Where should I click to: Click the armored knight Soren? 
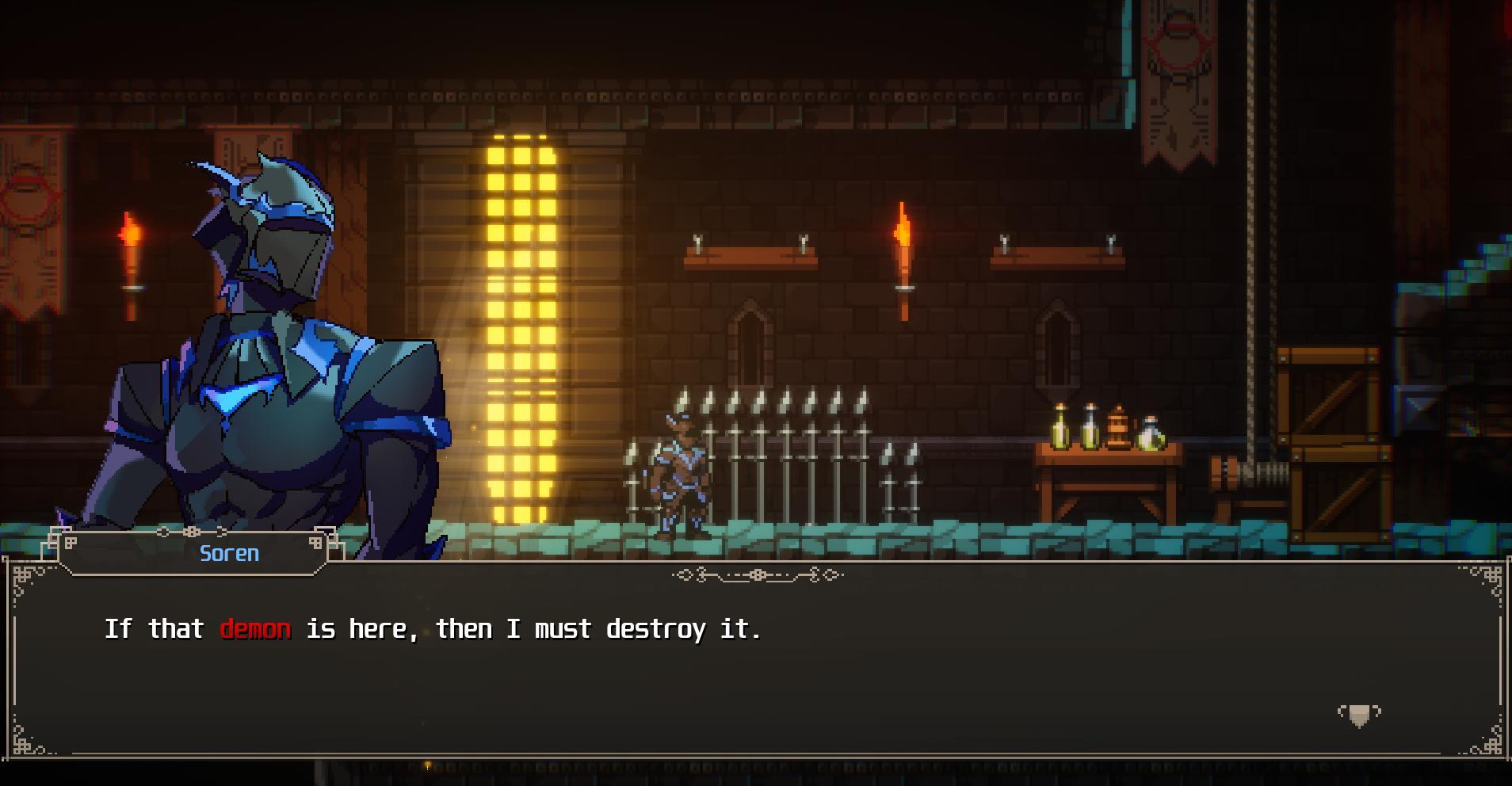[x=262, y=333]
